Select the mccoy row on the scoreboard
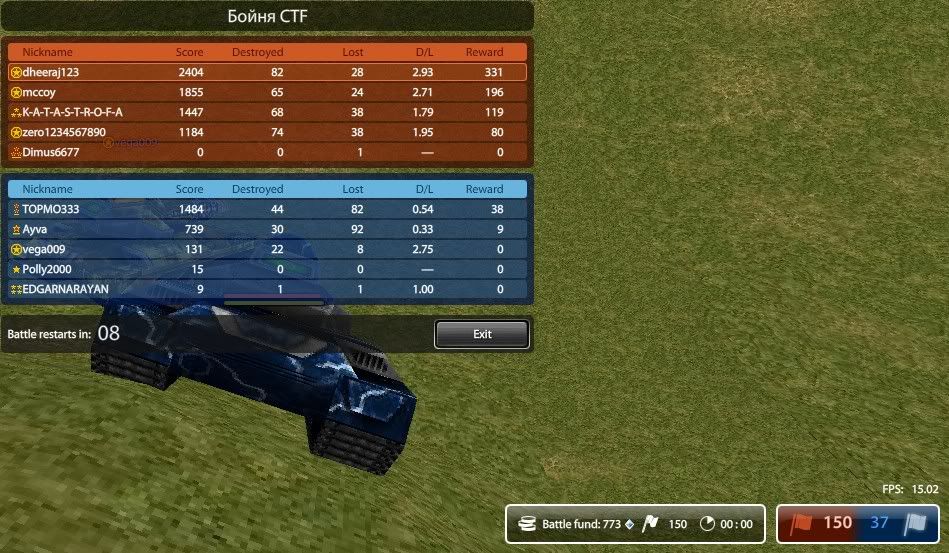 click(267, 92)
